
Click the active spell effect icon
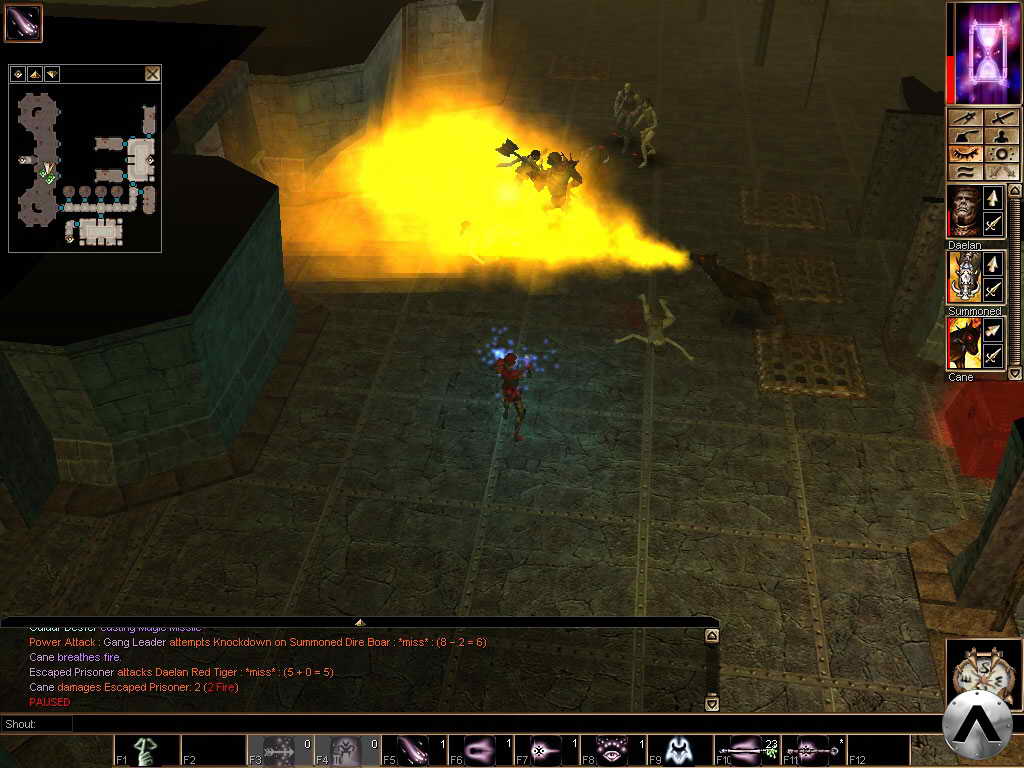[23, 23]
